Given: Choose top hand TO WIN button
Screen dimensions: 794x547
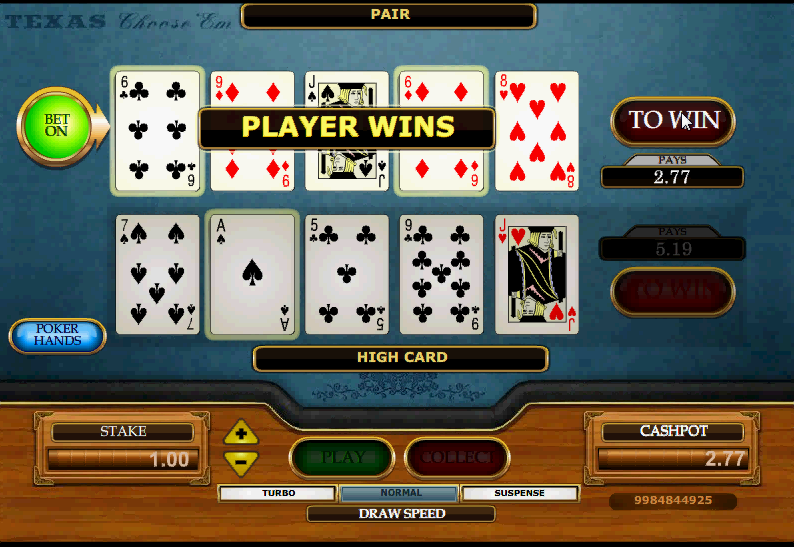Looking at the screenshot, I should 673,121.
